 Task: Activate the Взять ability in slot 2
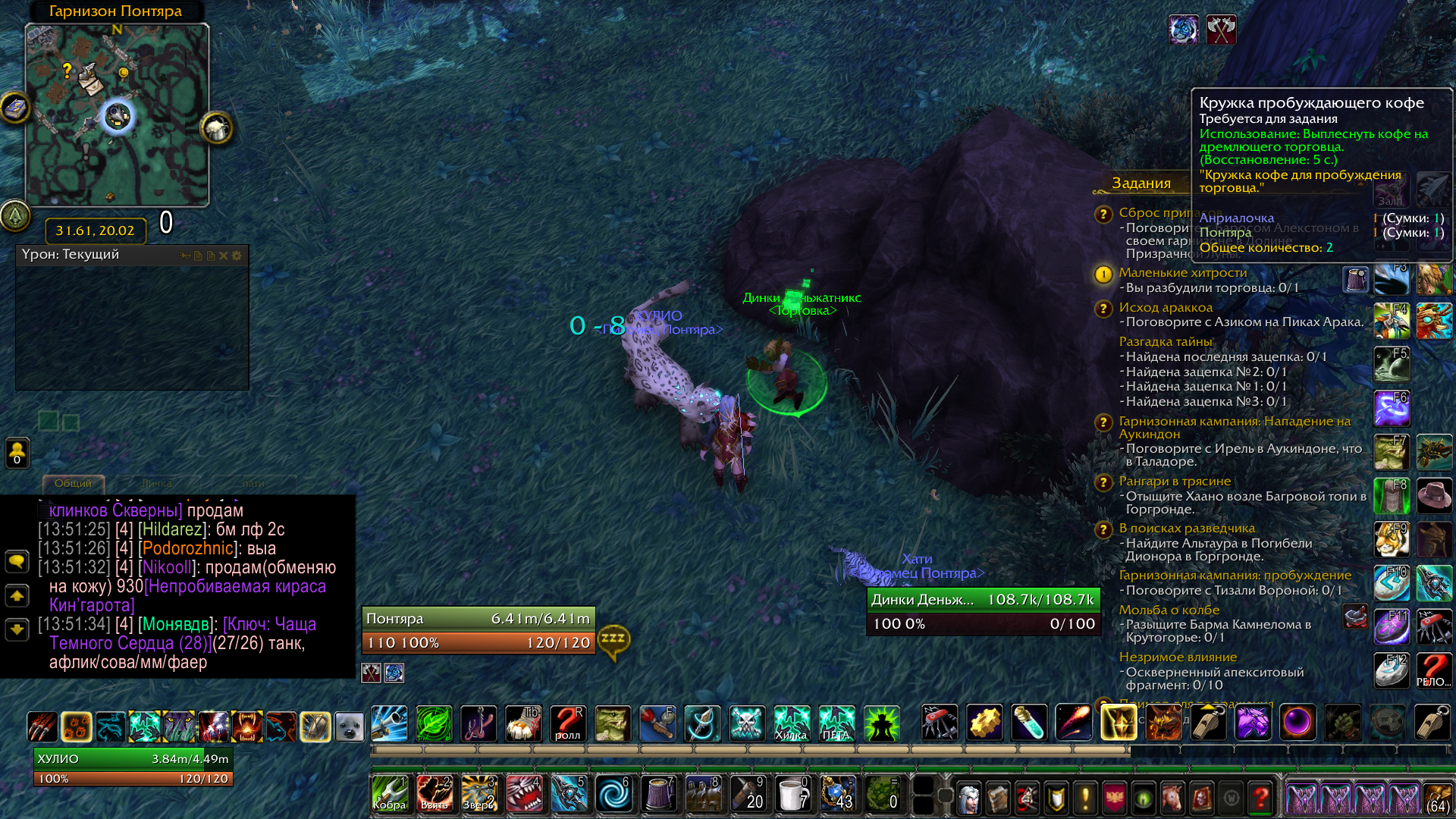435,794
